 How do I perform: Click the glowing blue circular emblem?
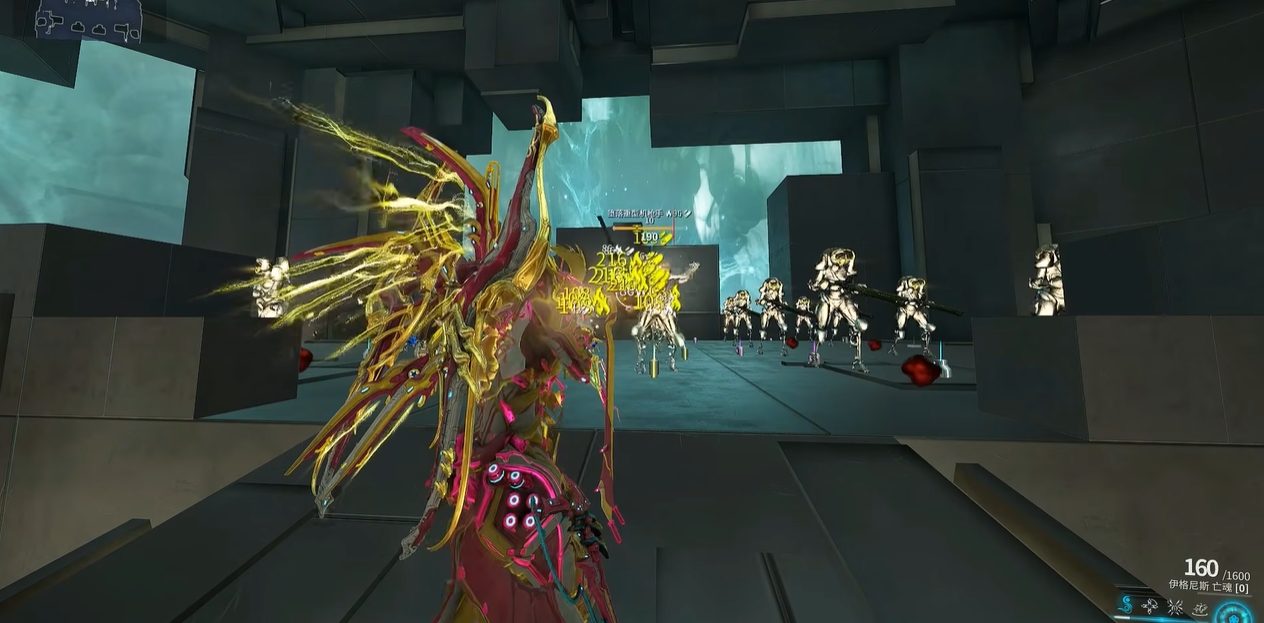1234,612
